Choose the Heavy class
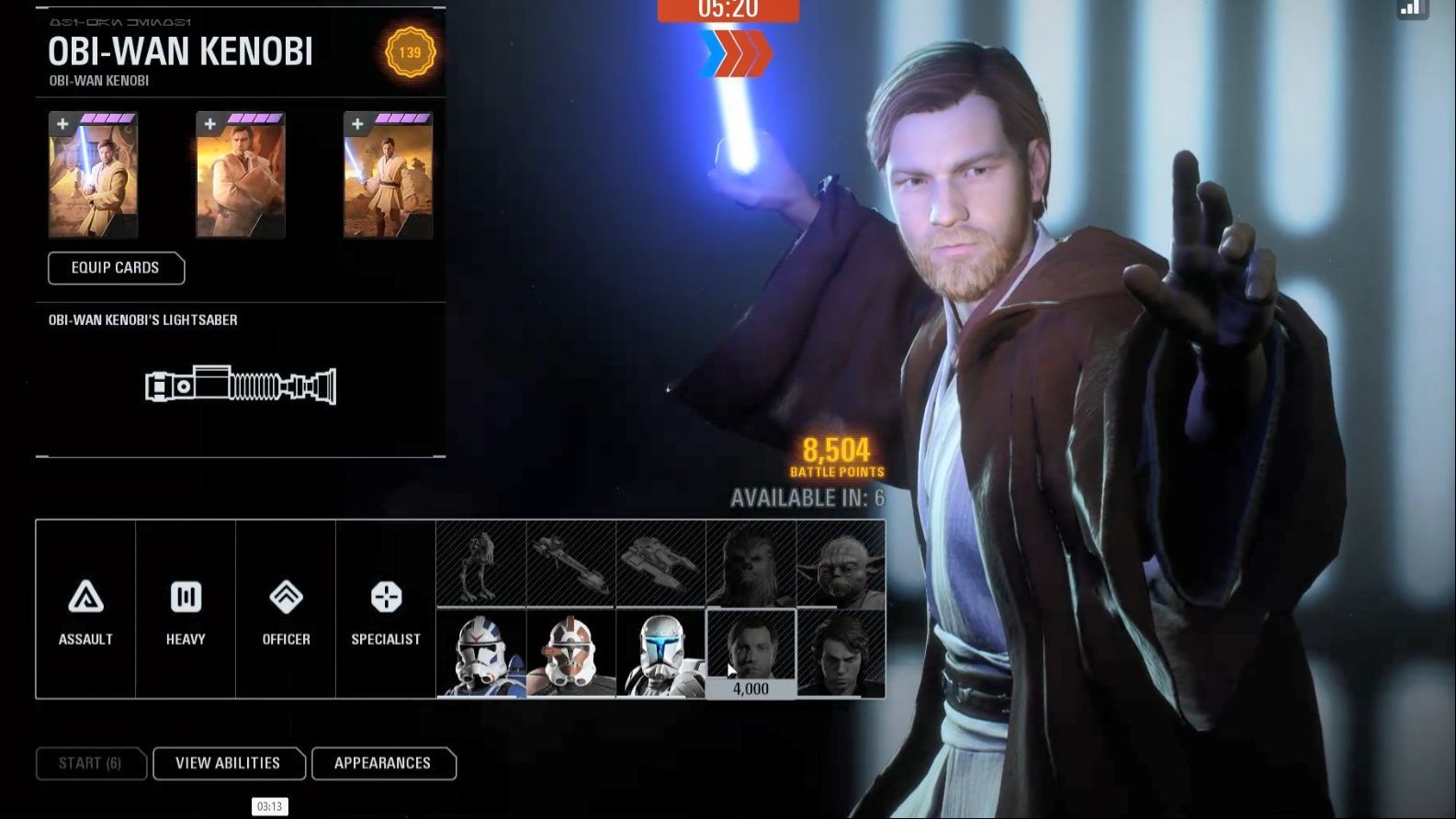The height and width of the screenshot is (819, 1456). (x=186, y=611)
